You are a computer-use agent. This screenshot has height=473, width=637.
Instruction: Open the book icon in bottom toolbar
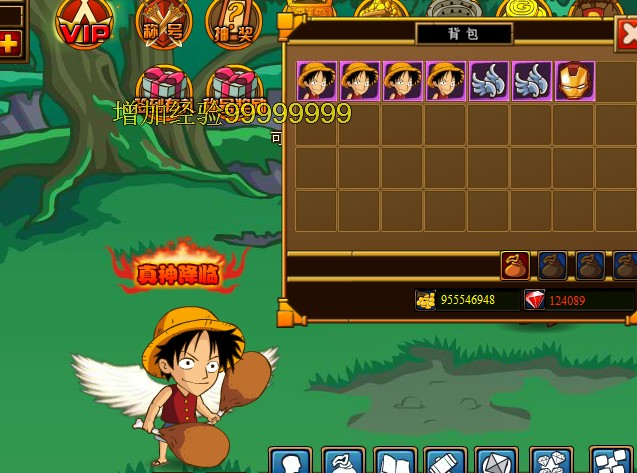point(393,462)
